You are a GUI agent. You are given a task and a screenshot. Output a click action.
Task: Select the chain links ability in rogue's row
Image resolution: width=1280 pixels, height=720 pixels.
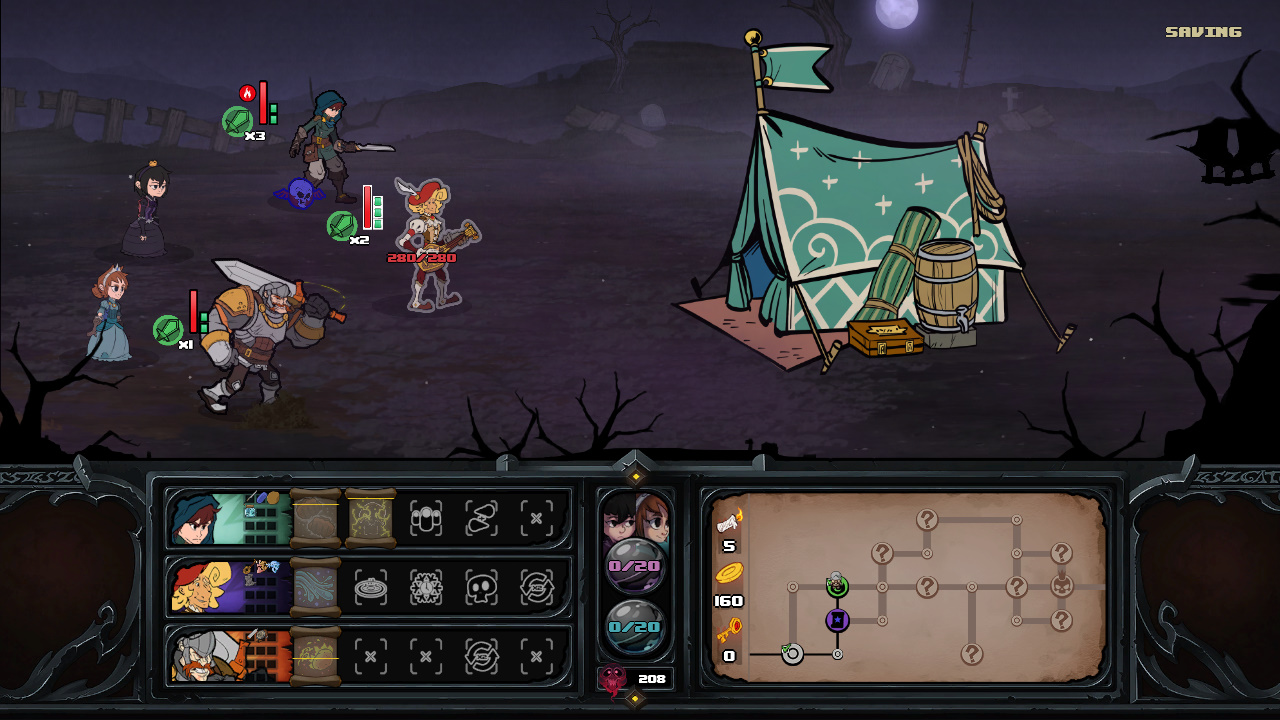pyautogui.click(x=481, y=518)
